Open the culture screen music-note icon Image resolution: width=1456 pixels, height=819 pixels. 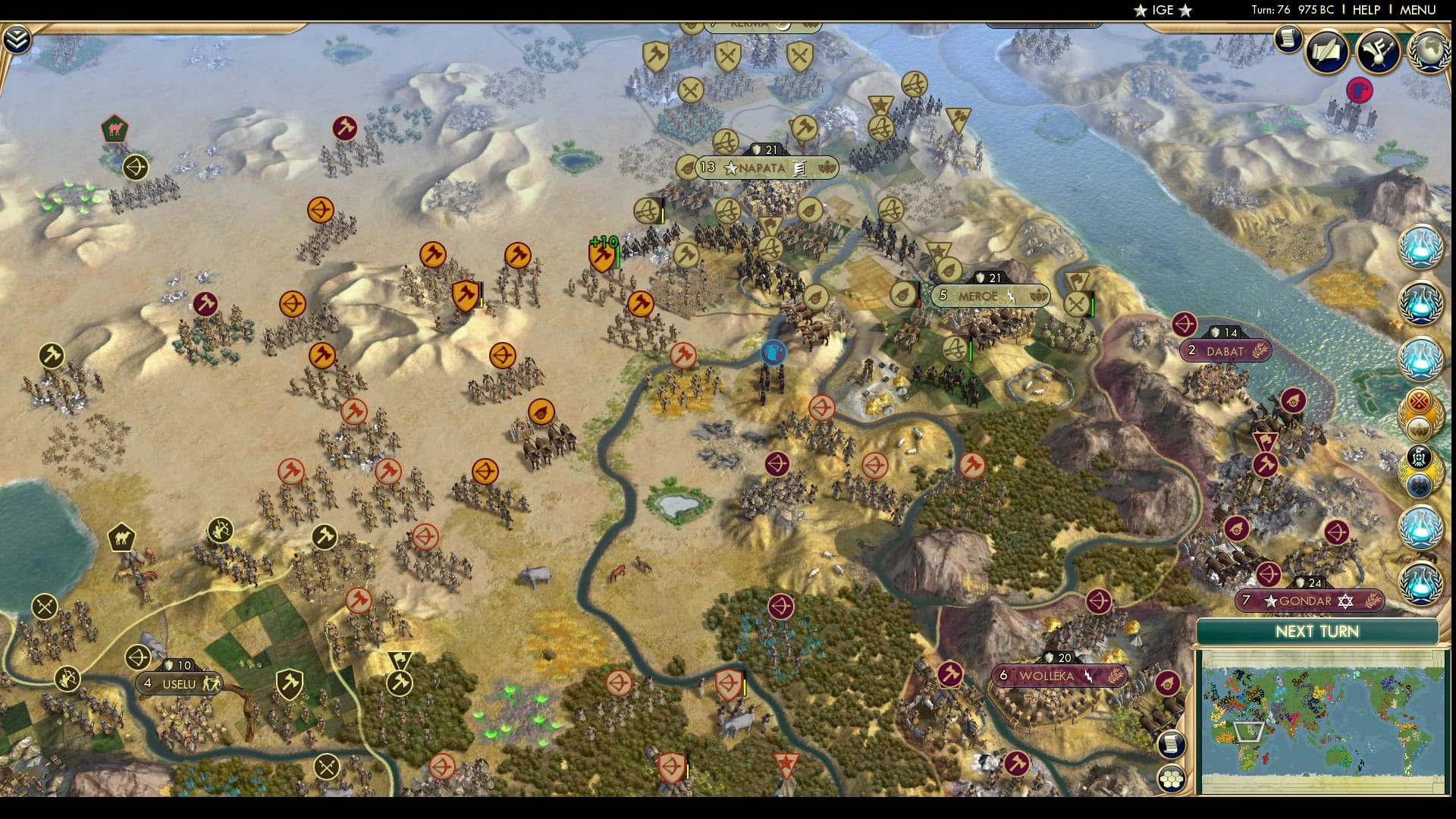pyautogui.click(x=1376, y=52)
